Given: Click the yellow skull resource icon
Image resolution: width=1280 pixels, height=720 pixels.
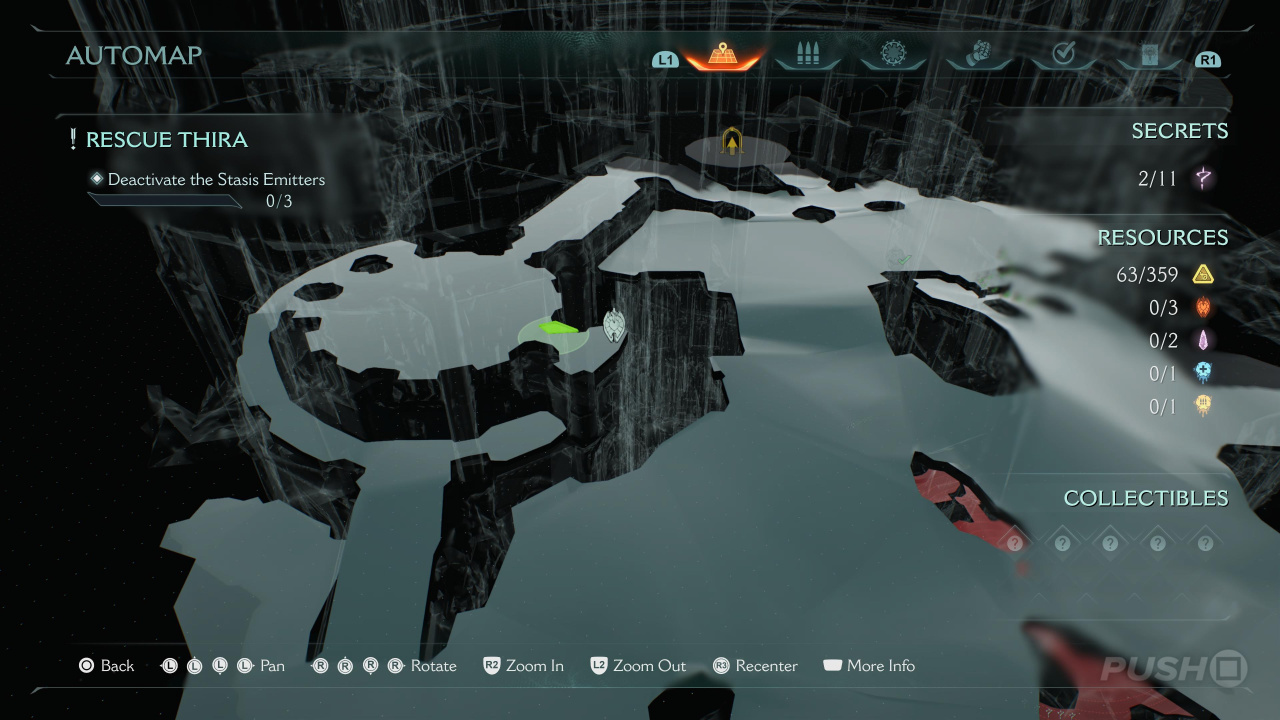Looking at the screenshot, I should click(x=1203, y=406).
